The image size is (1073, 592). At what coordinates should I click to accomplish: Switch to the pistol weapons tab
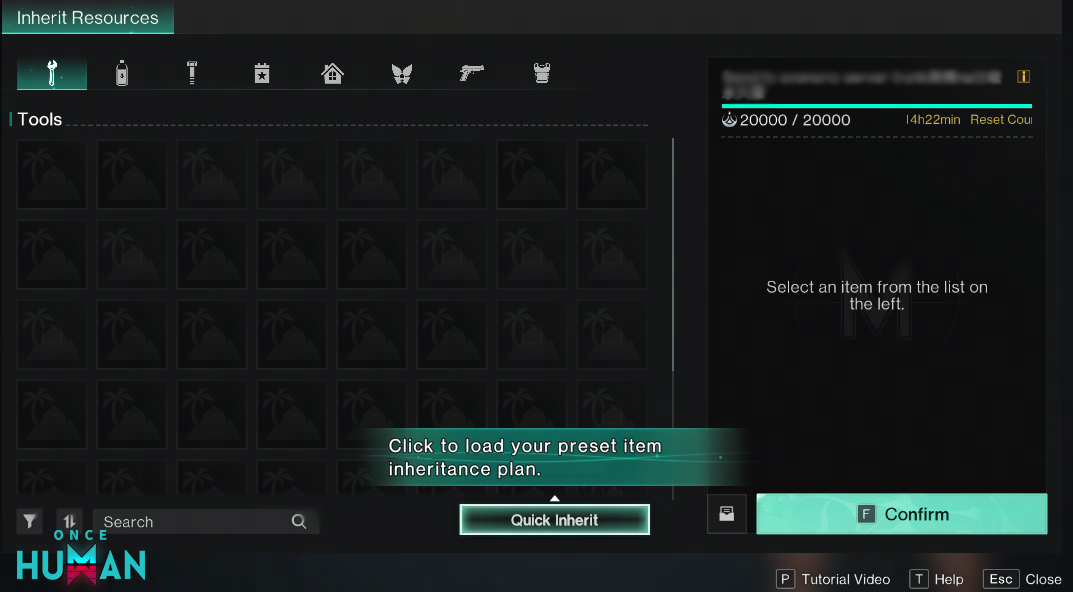pos(471,73)
